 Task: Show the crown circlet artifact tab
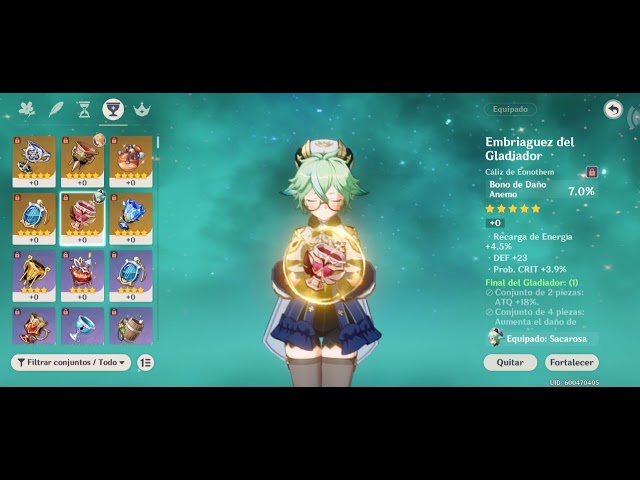141,109
